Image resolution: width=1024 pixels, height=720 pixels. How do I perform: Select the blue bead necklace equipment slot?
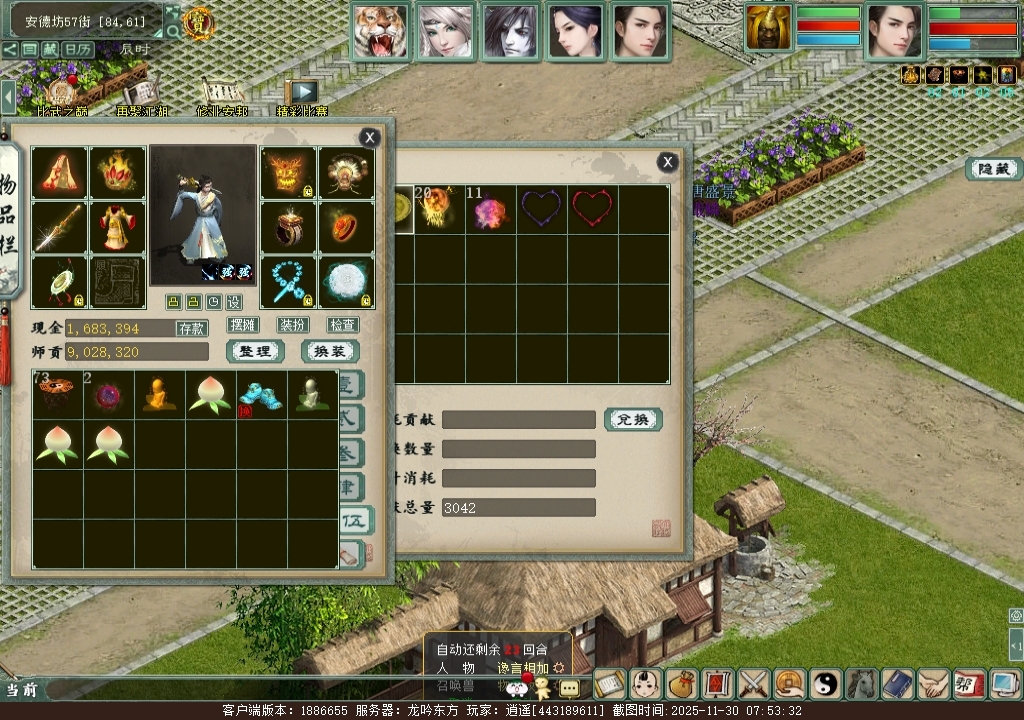(x=289, y=283)
